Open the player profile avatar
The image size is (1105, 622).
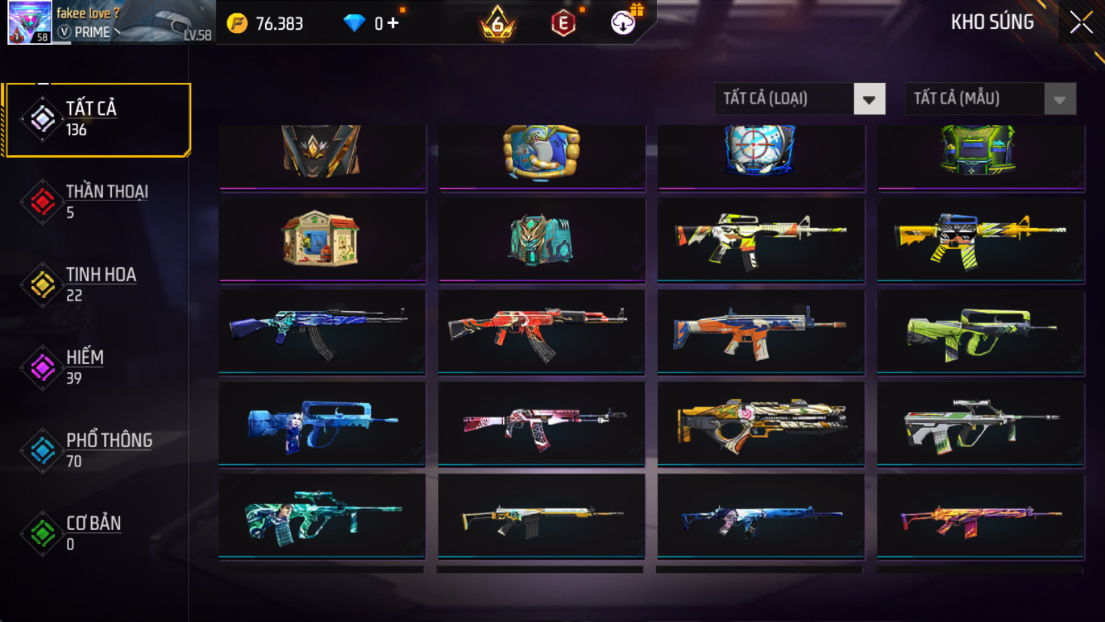pos(29,23)
